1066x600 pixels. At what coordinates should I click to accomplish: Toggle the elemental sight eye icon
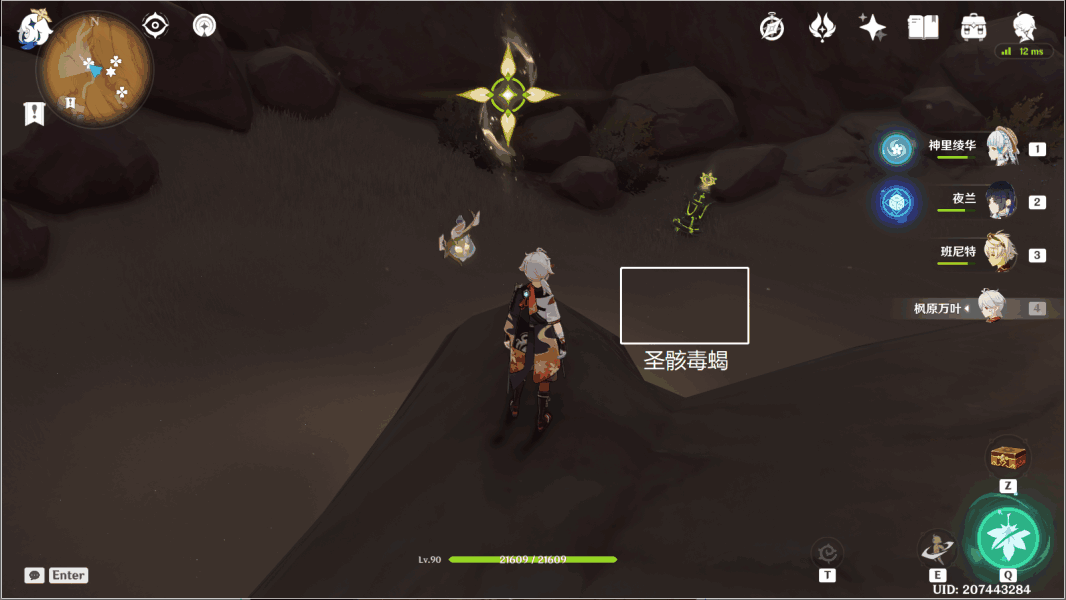[155, 25]
